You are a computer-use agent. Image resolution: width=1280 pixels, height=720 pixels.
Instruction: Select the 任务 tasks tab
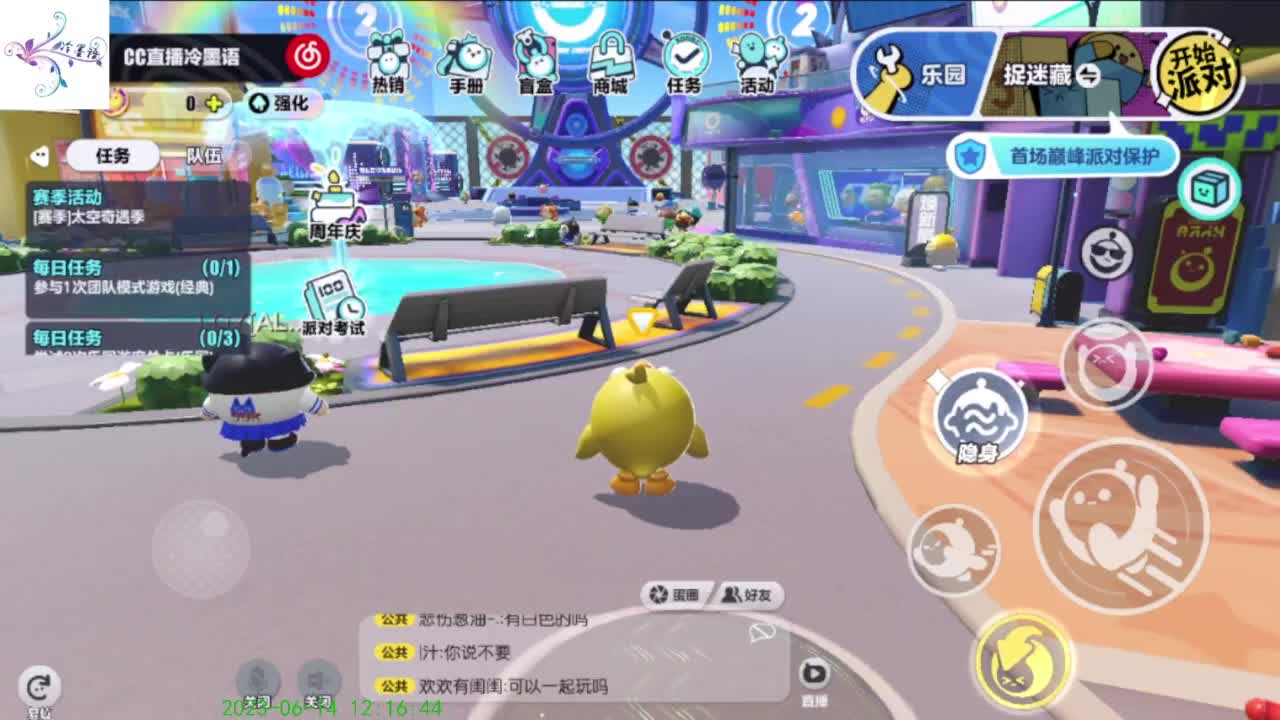[x=111, y=156]
